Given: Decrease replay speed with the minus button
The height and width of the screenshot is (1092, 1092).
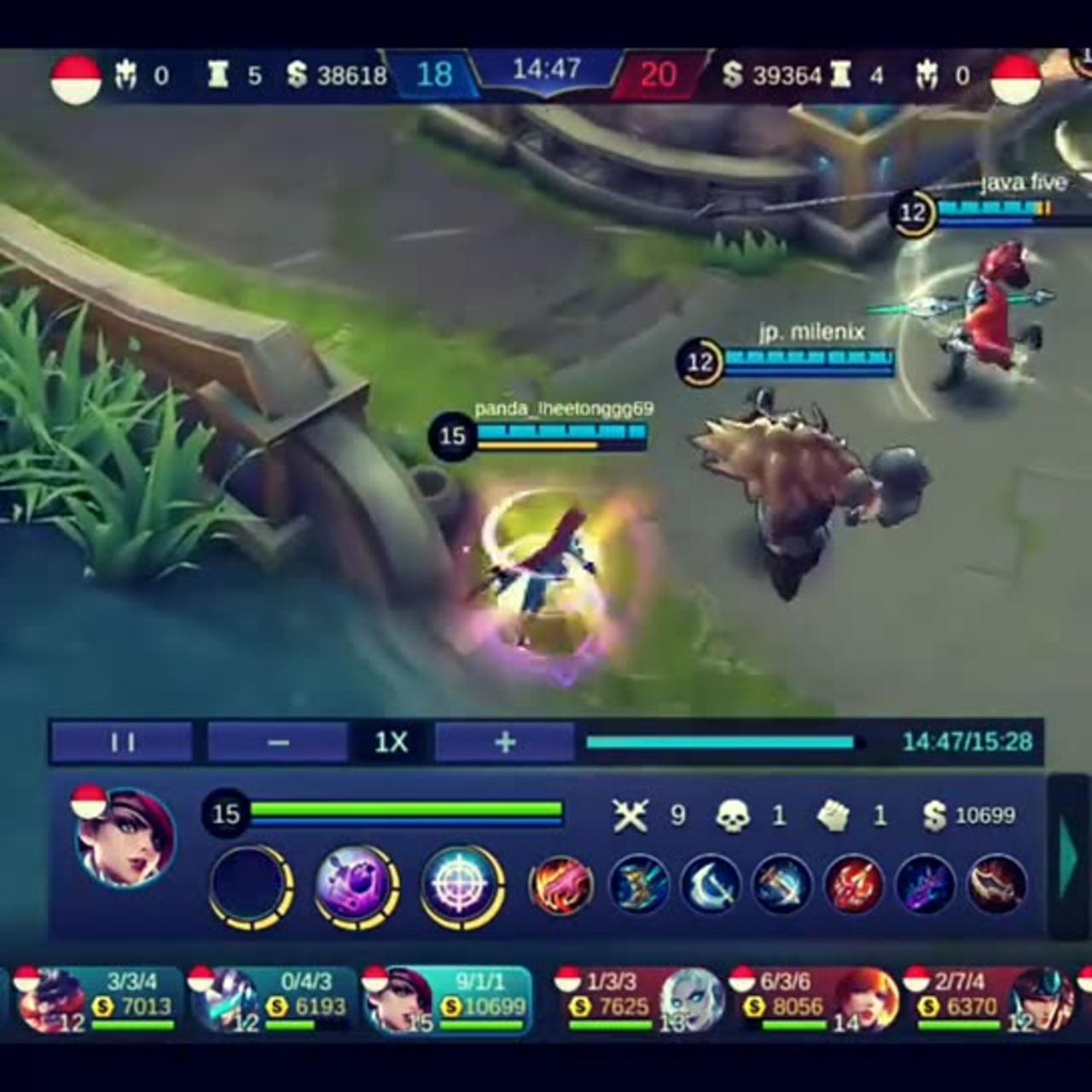Looking at the screenshot, I should click(276, 741).
